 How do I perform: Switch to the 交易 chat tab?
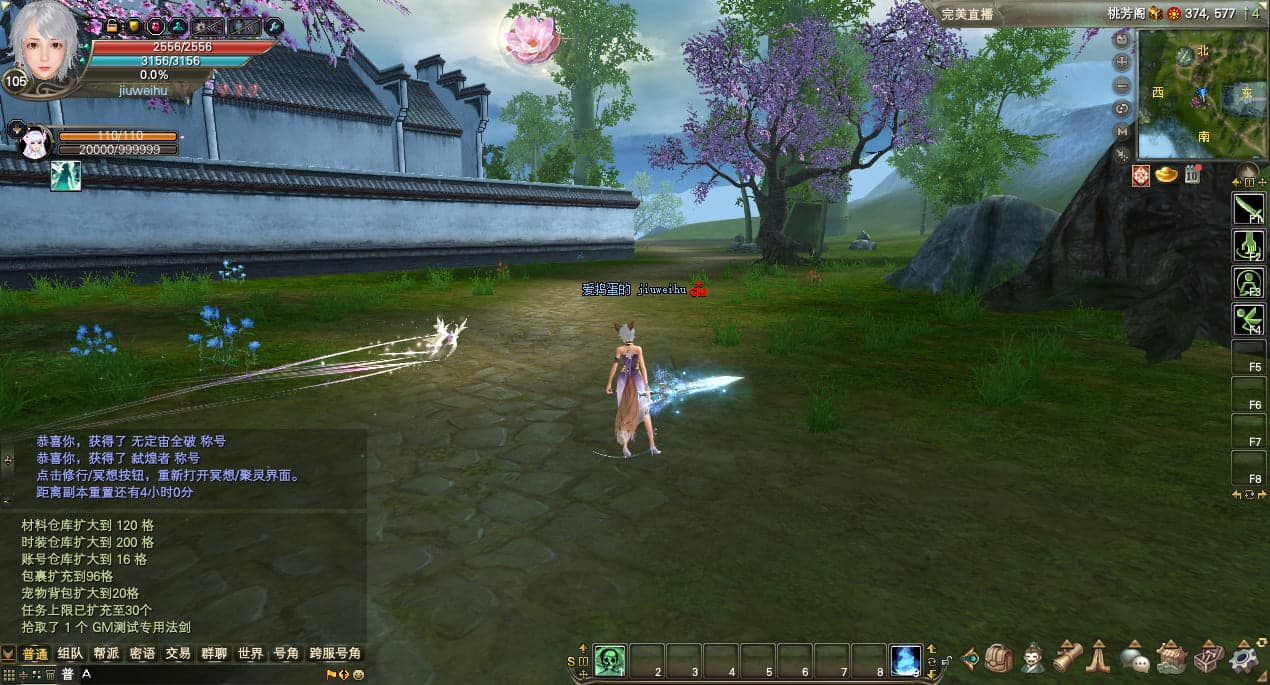coord(178,654)
